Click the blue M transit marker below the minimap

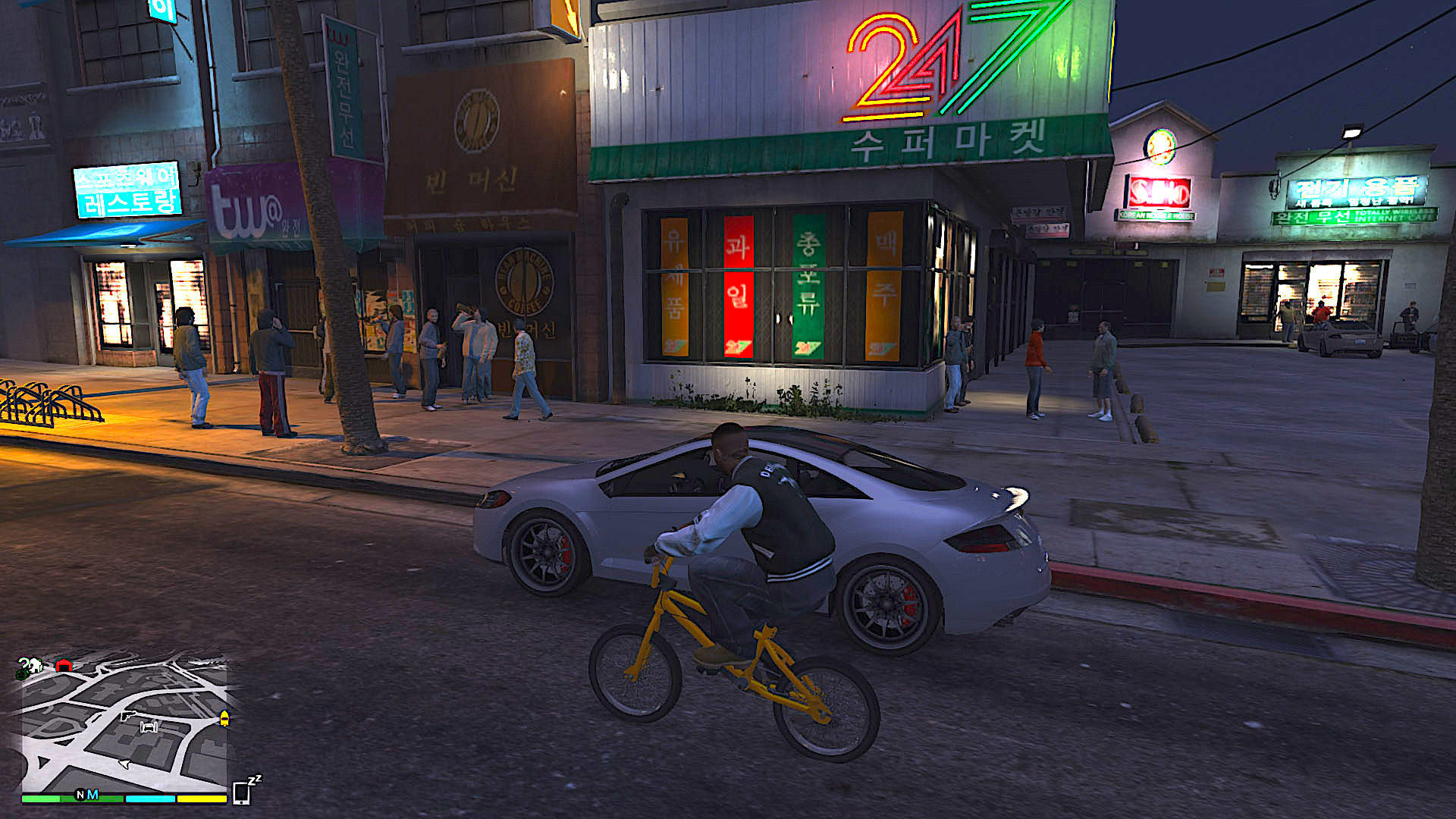click(92, 793)
